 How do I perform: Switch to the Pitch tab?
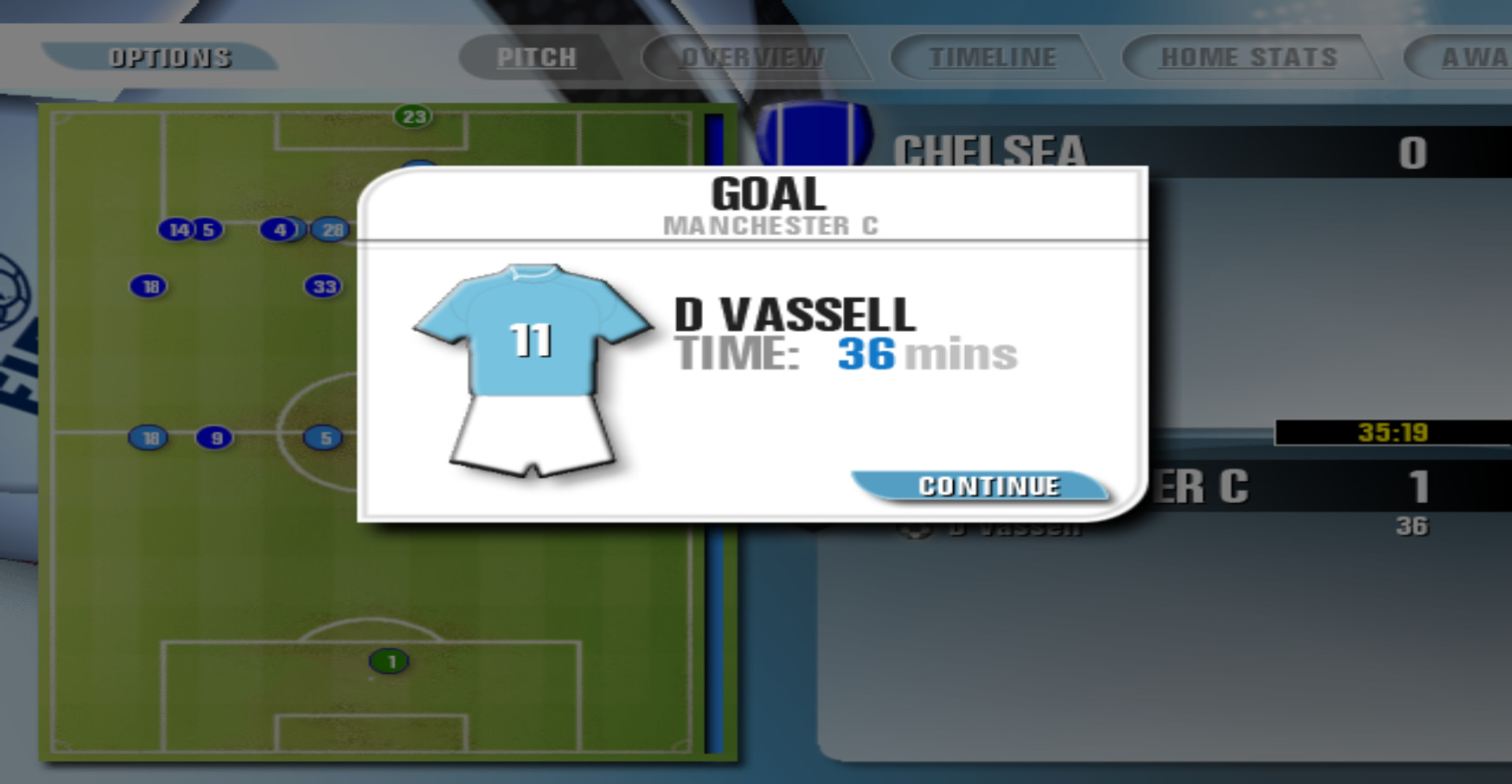tap(537, 57)
